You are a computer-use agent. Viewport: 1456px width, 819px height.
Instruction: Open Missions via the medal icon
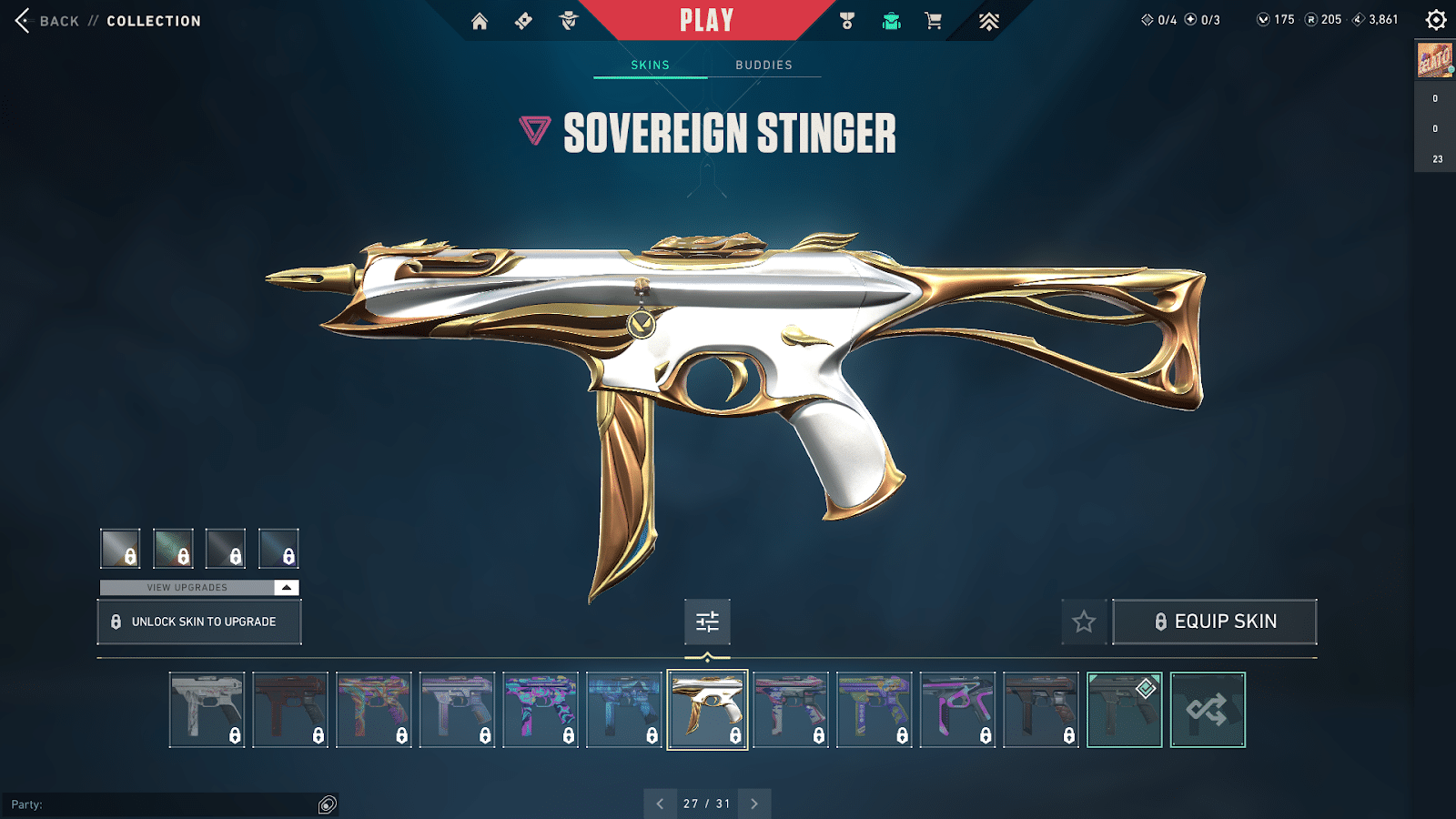[x=846, y=19]
